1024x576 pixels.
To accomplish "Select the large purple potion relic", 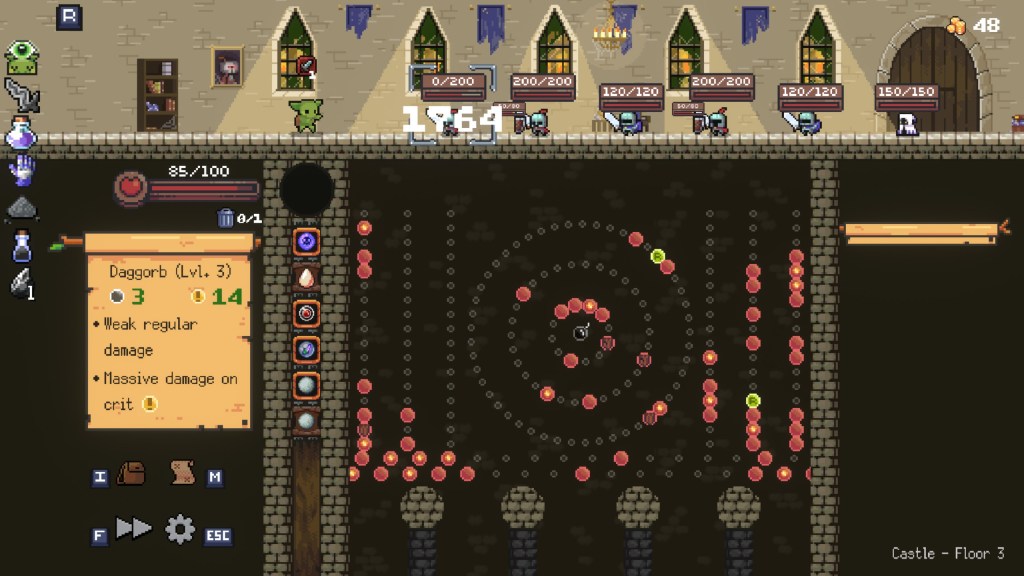I will coord(21,133).
